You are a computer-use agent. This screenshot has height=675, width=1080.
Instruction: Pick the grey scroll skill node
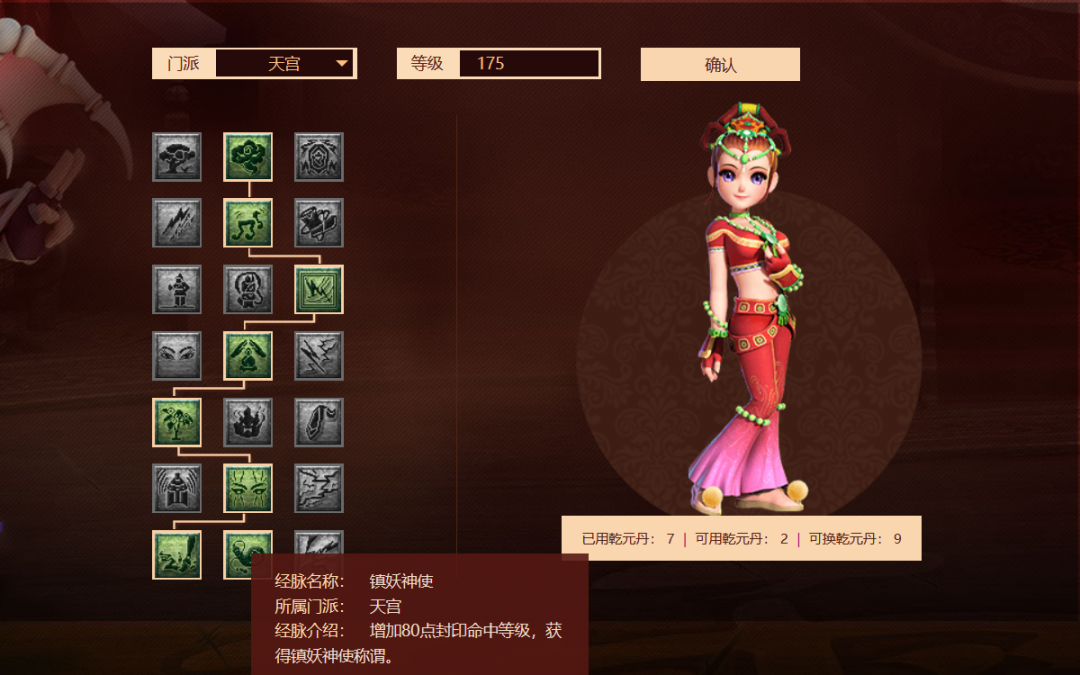[319, 223]
